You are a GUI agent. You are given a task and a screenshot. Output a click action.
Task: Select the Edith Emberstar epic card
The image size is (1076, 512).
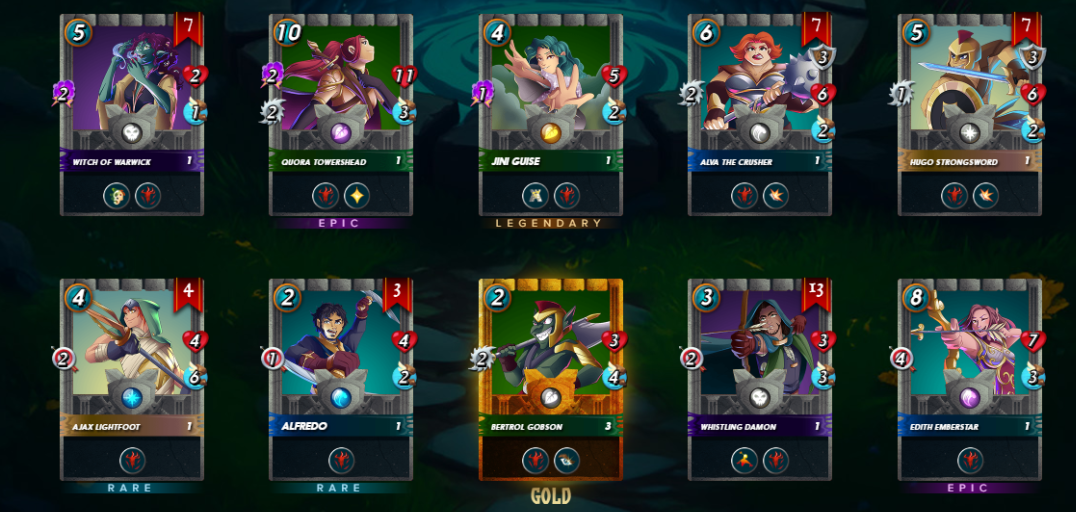[970, 379]
